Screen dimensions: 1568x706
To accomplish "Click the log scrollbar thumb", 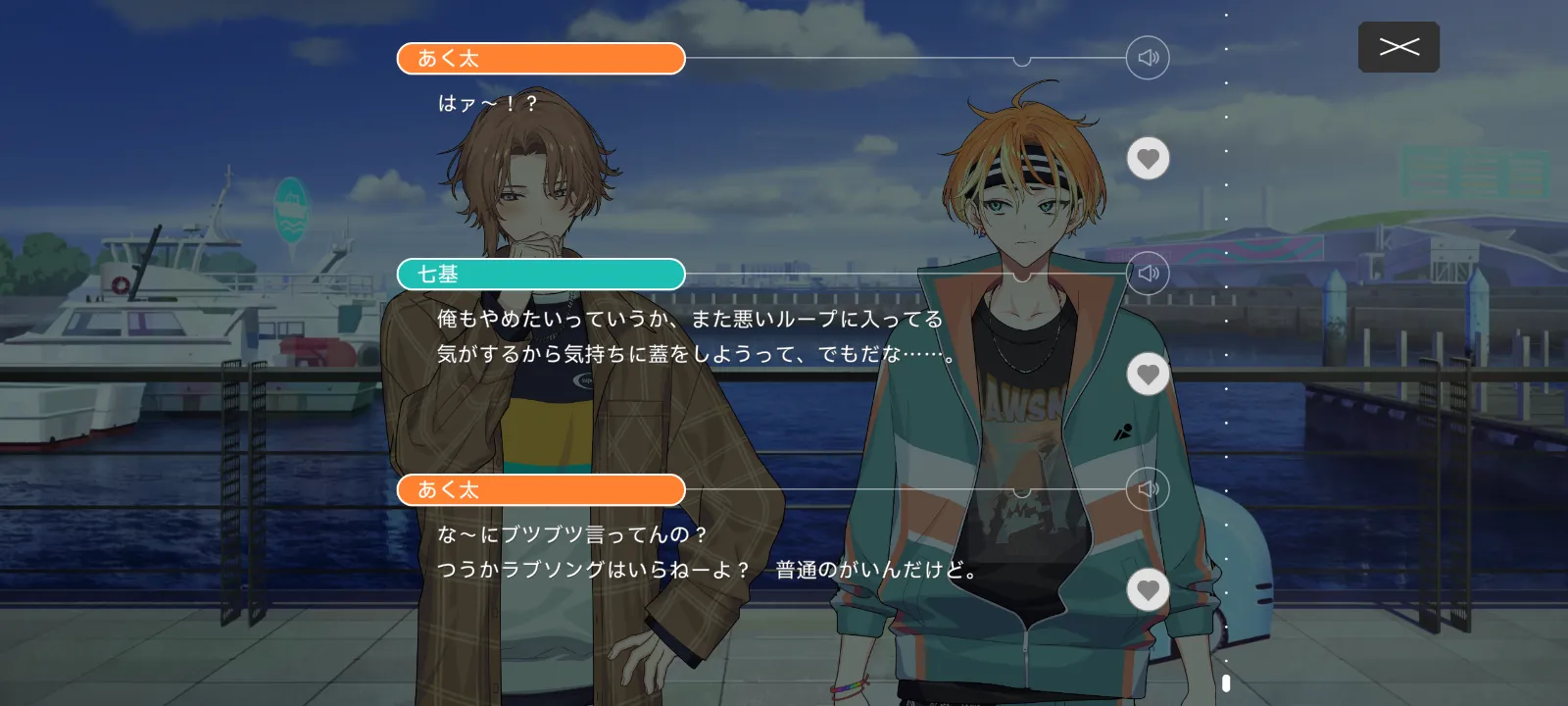I will [x=1226, y=682].
